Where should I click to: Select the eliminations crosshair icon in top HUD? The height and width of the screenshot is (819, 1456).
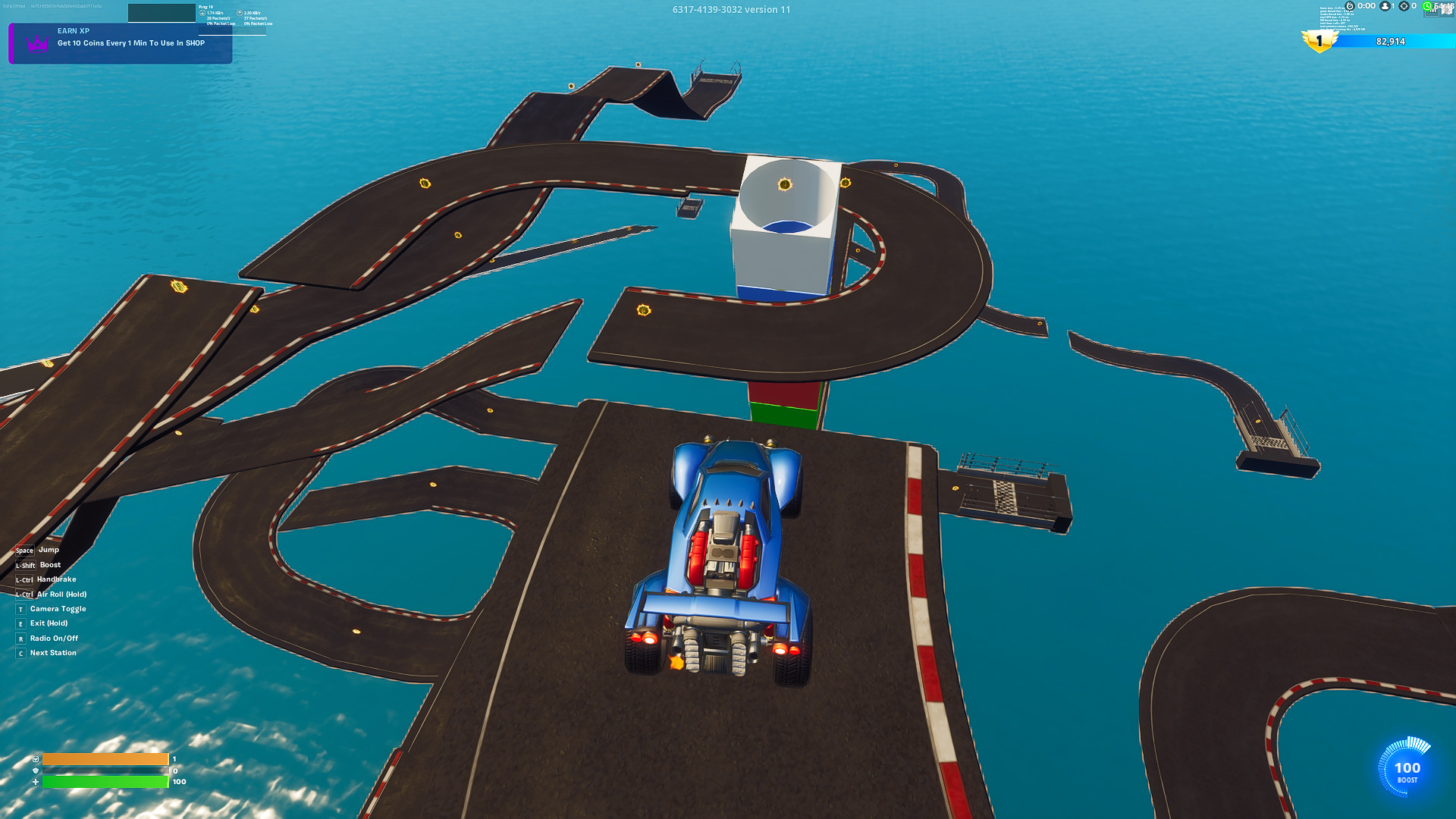pyautogui.click(x=1404, y=7)
